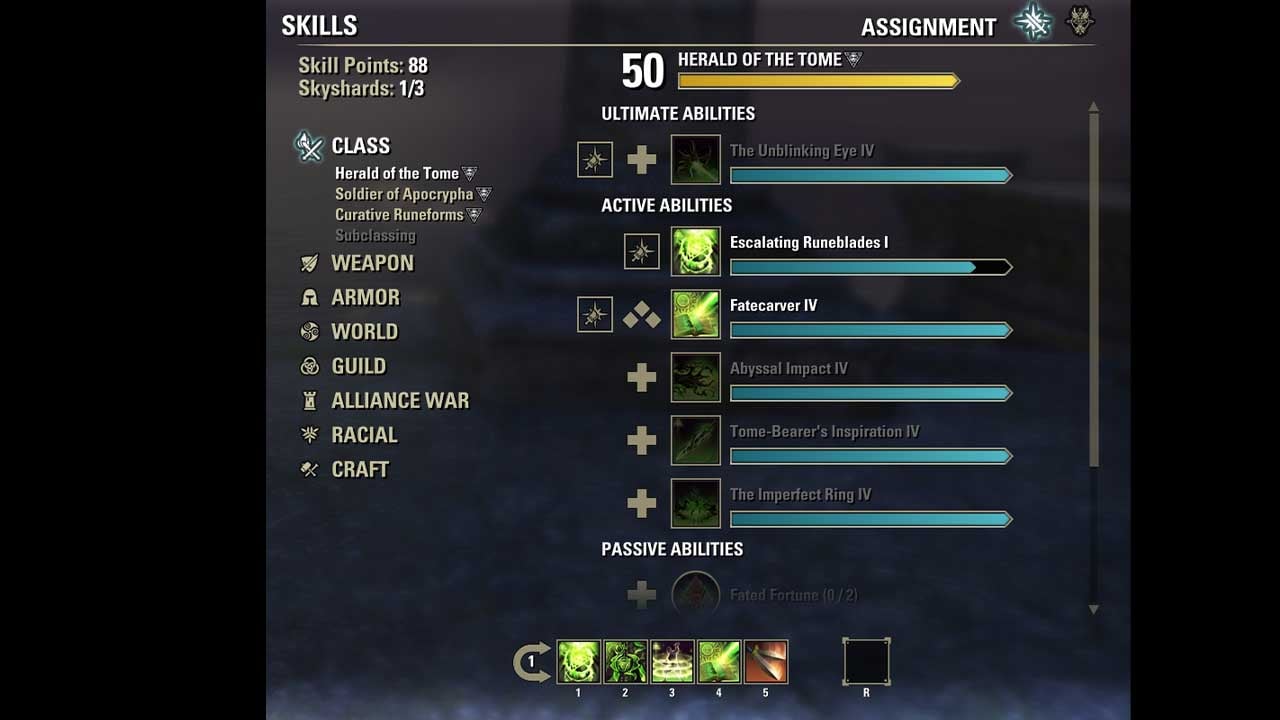Image resolution: width=1280 pixels, height=720 pixels.
Task: Click the empty ultimate slot on the action bar
Action: [x=866, y=662]
